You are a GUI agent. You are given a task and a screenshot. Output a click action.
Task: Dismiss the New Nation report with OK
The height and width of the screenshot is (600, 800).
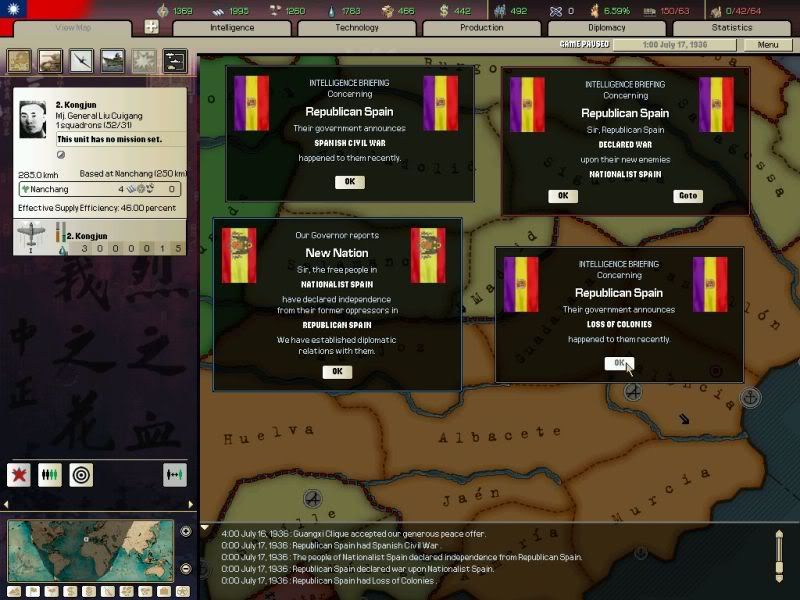click(337, 372)
